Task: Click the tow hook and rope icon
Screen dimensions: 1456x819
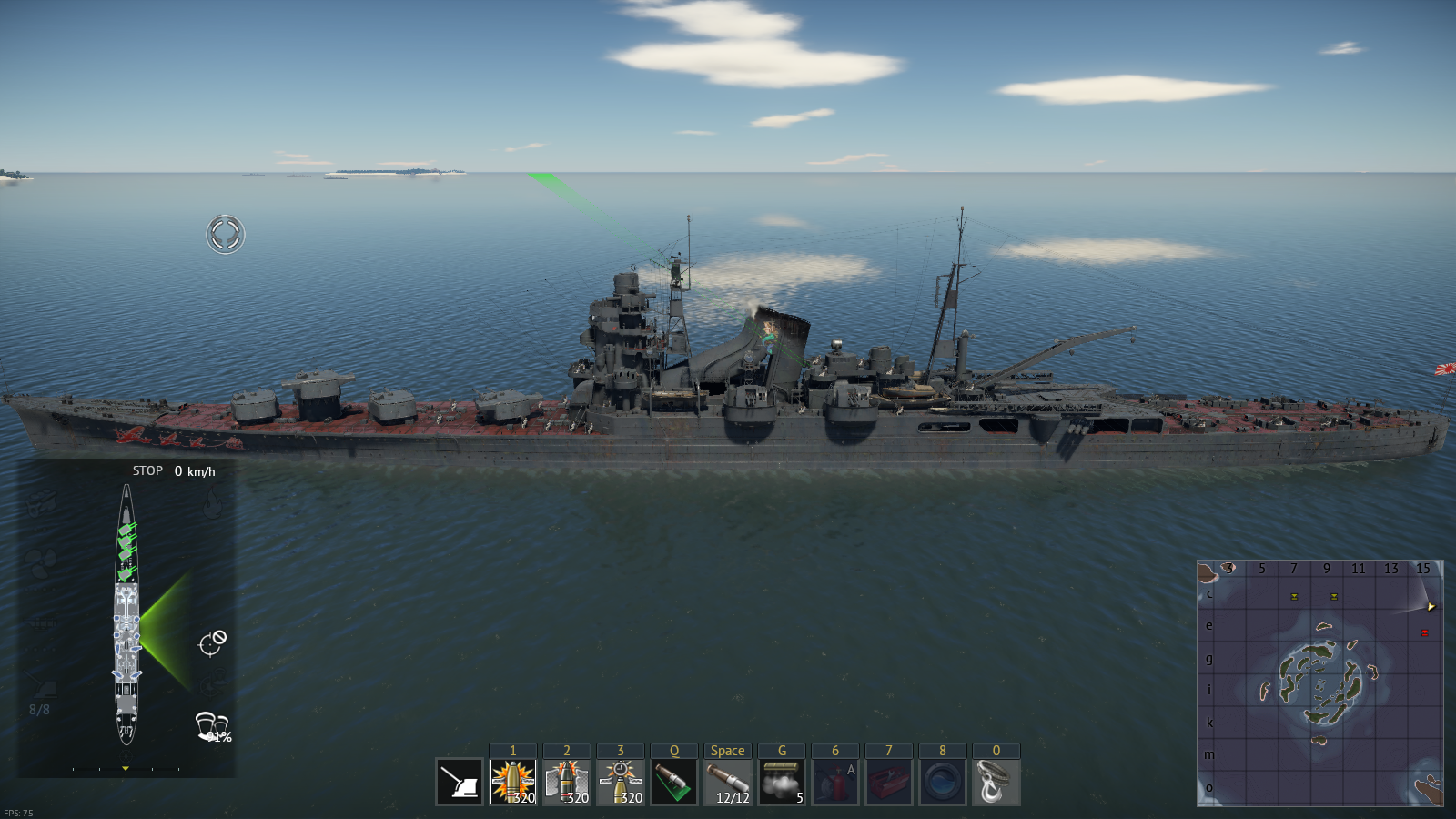Action: (x=996, y=782)
